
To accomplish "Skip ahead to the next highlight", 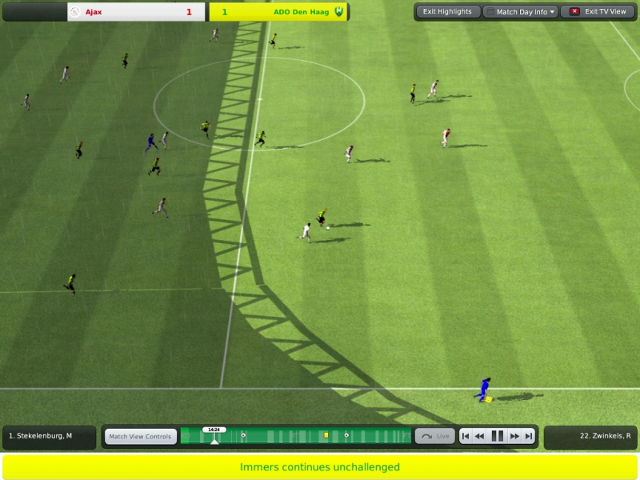I will point(529,436).
